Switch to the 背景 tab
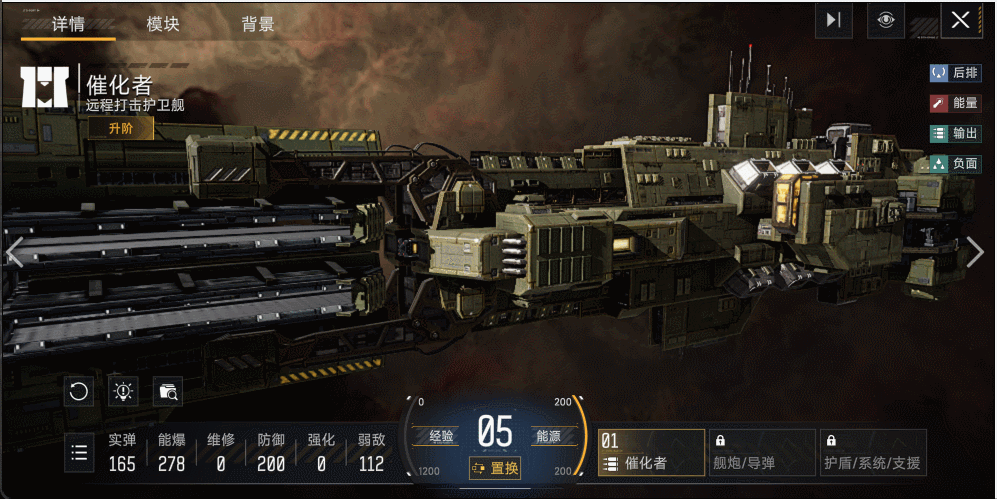The width and height of the screenshot is (997, 499). [257, 25]
